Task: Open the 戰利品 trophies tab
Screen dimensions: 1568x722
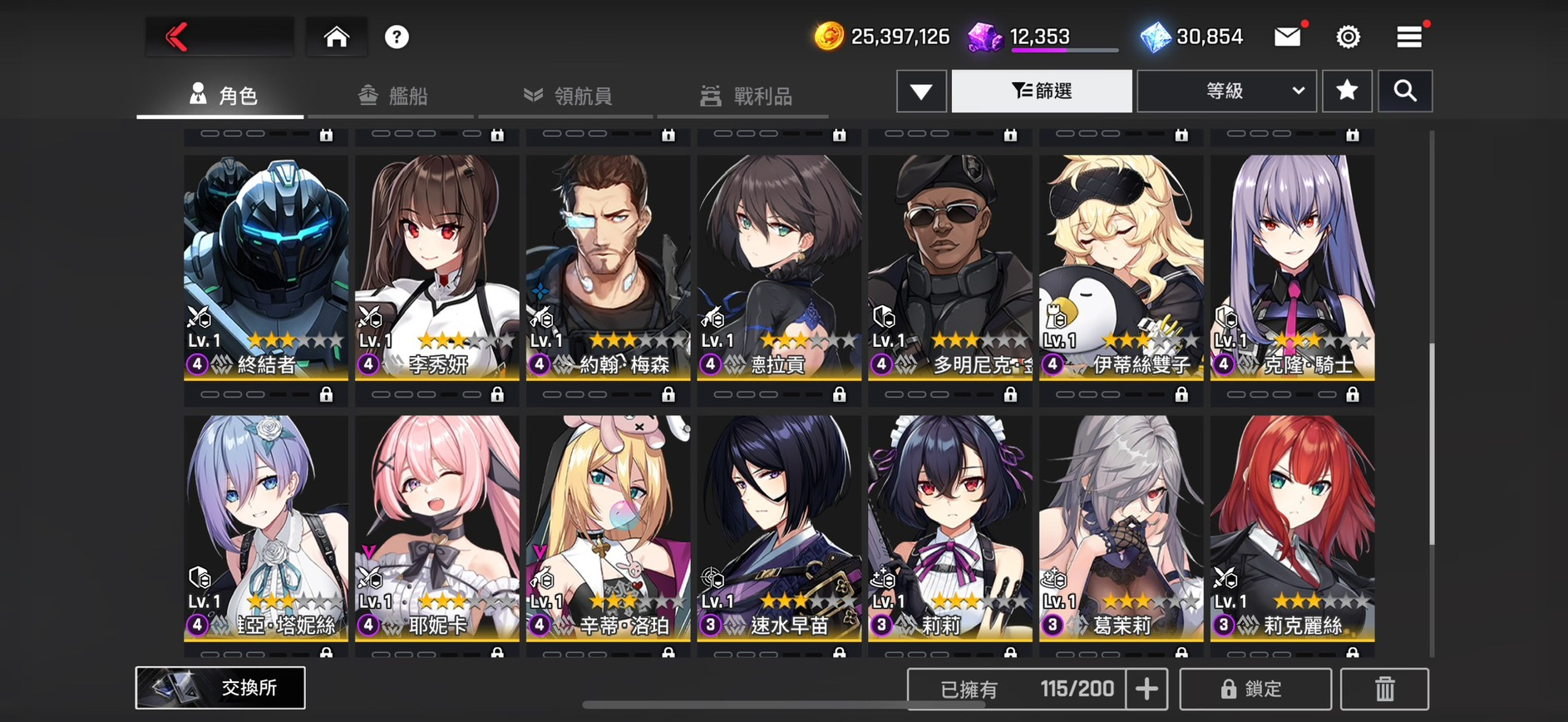Action: (746, 96)
